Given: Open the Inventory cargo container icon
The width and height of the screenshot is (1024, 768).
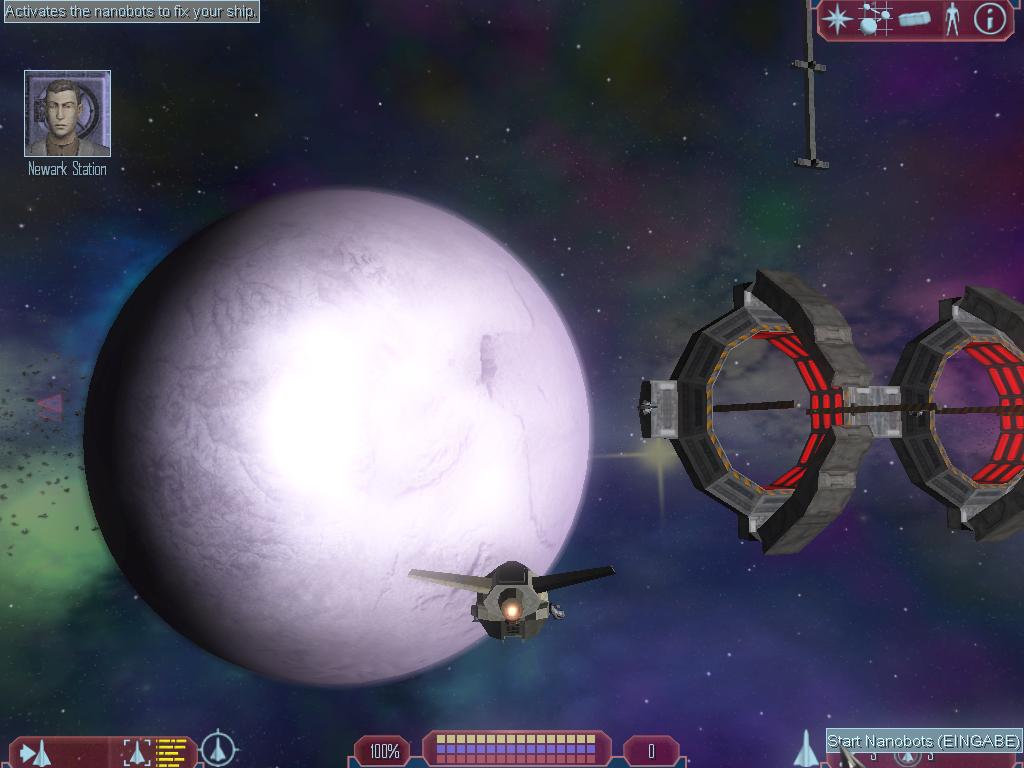Looking at the screenshot, I should [914, 19].
